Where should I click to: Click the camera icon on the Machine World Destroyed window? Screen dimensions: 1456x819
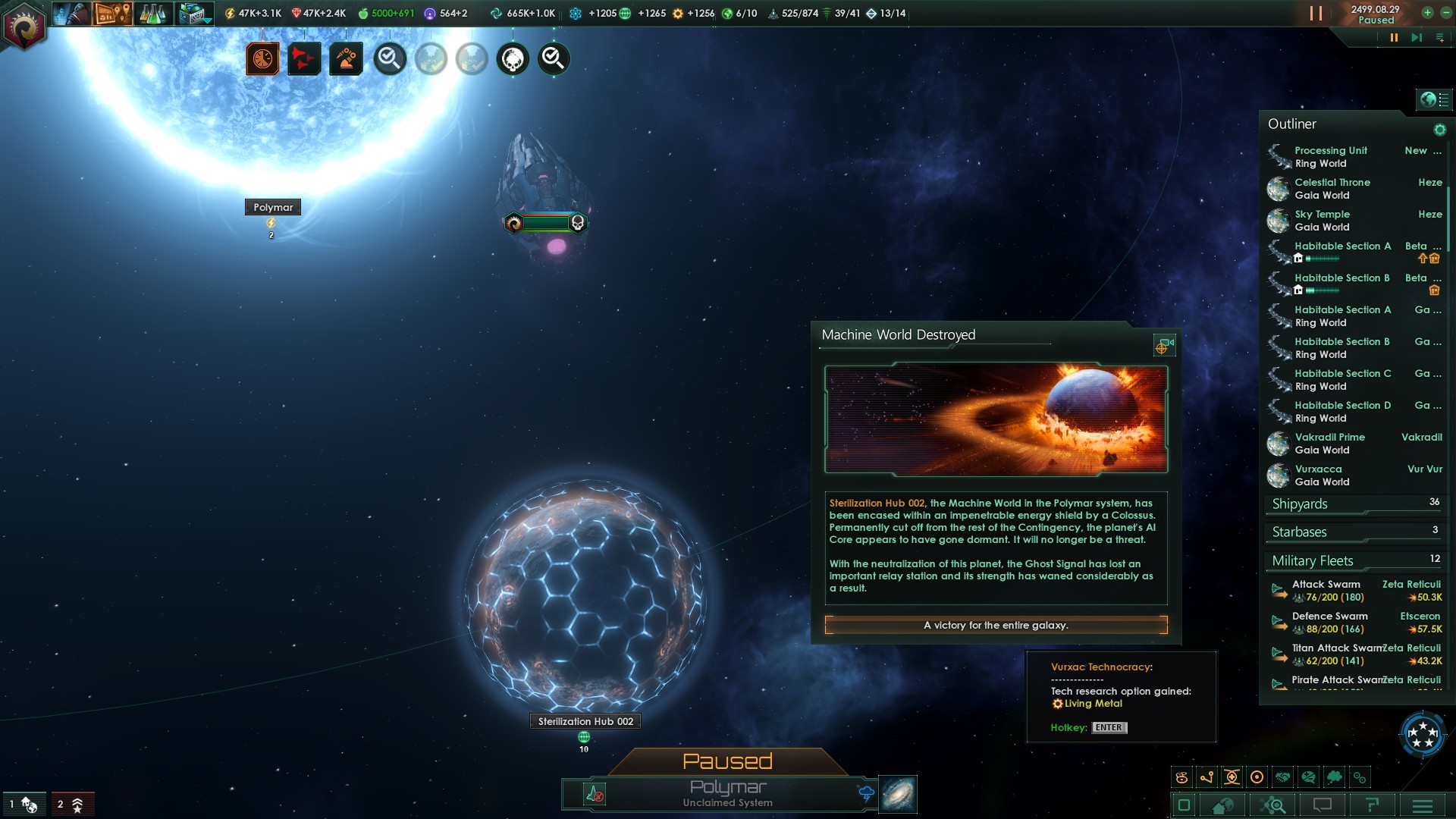1164,346
